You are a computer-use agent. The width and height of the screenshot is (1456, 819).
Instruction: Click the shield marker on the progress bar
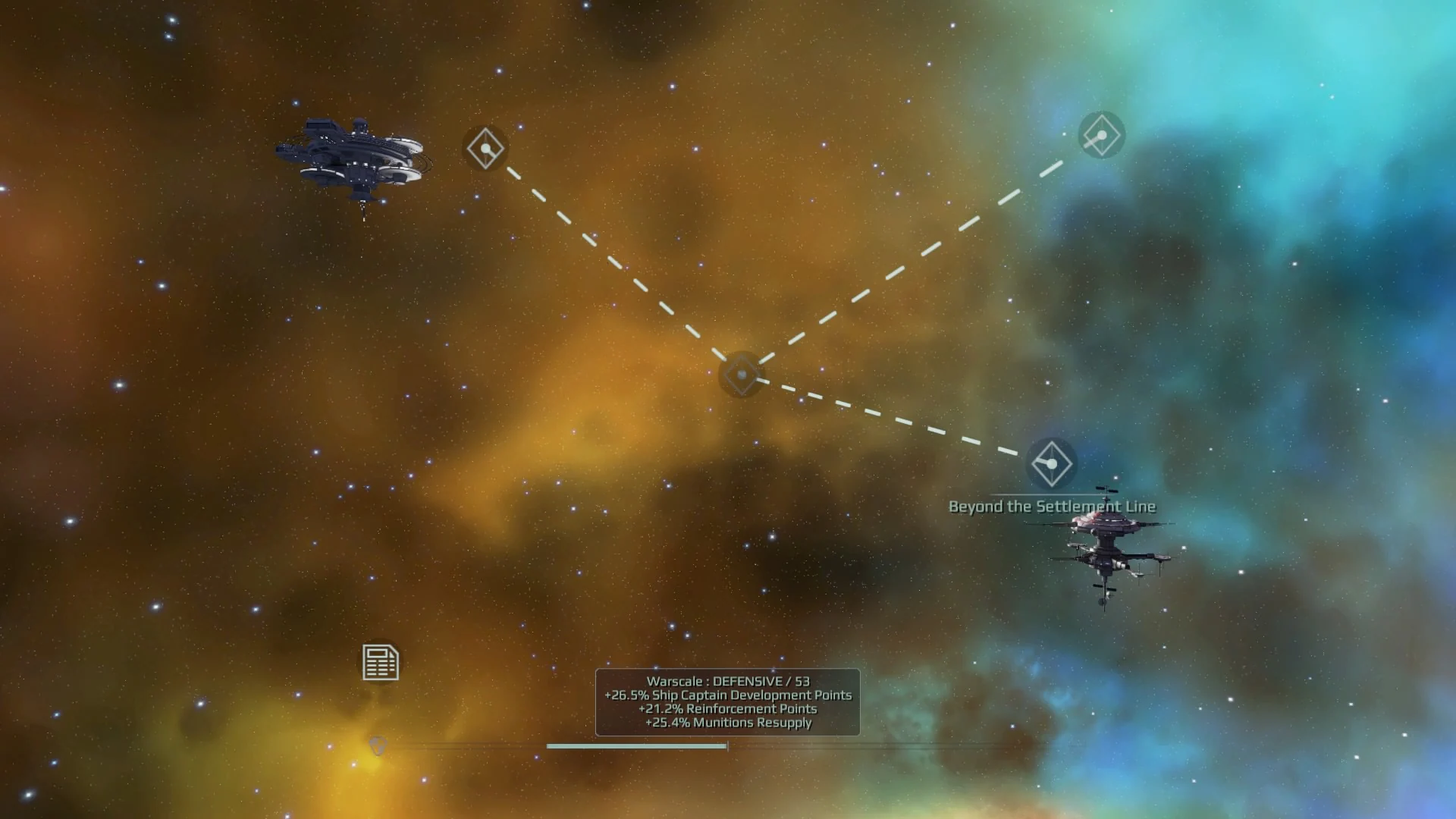377,747
